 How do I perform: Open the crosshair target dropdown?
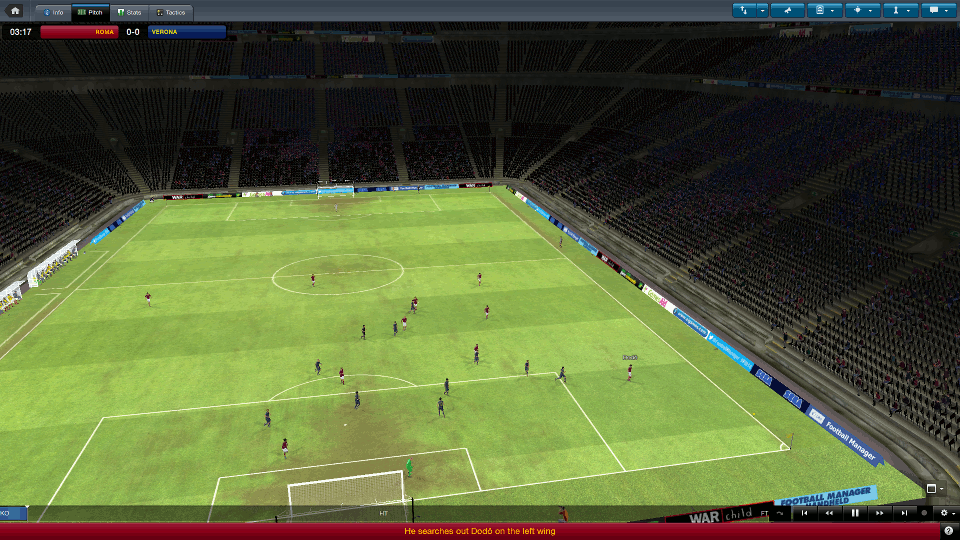(x=862, y=11)
